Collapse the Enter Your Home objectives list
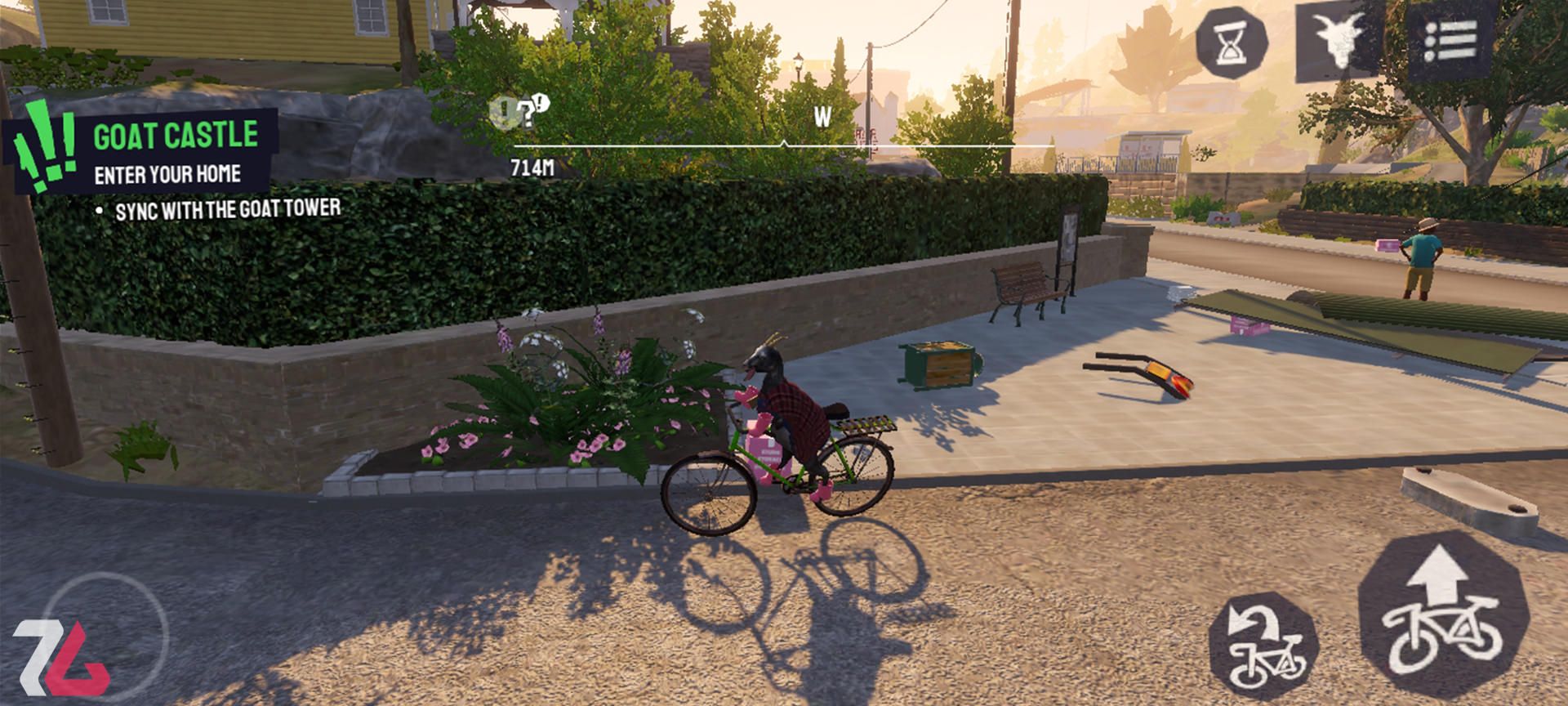The image size is (1568, 706). [x=167, y=173]
